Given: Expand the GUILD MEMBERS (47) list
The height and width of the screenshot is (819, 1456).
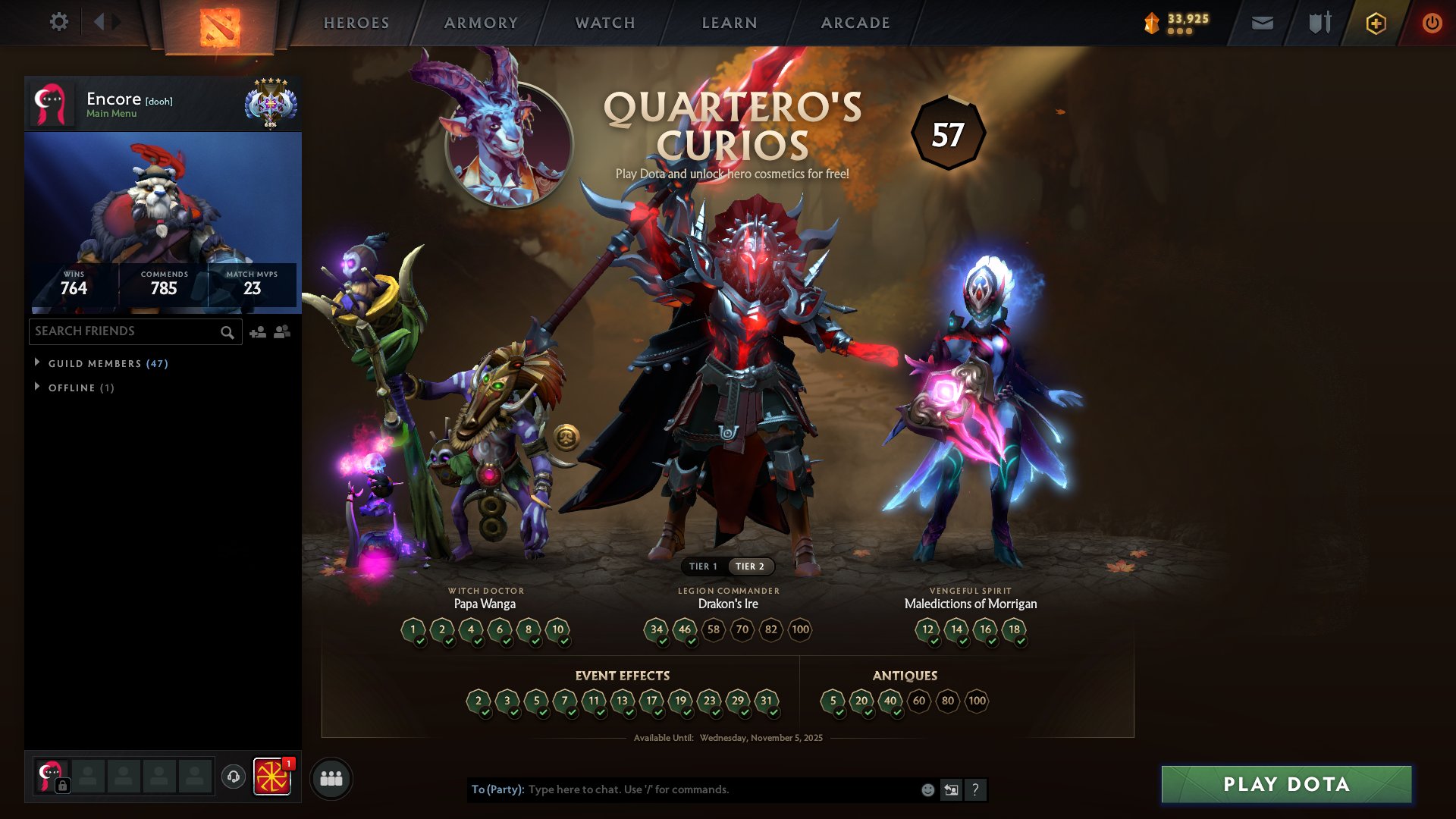Looking at the screenshot, I should click(x=102, y=363).
